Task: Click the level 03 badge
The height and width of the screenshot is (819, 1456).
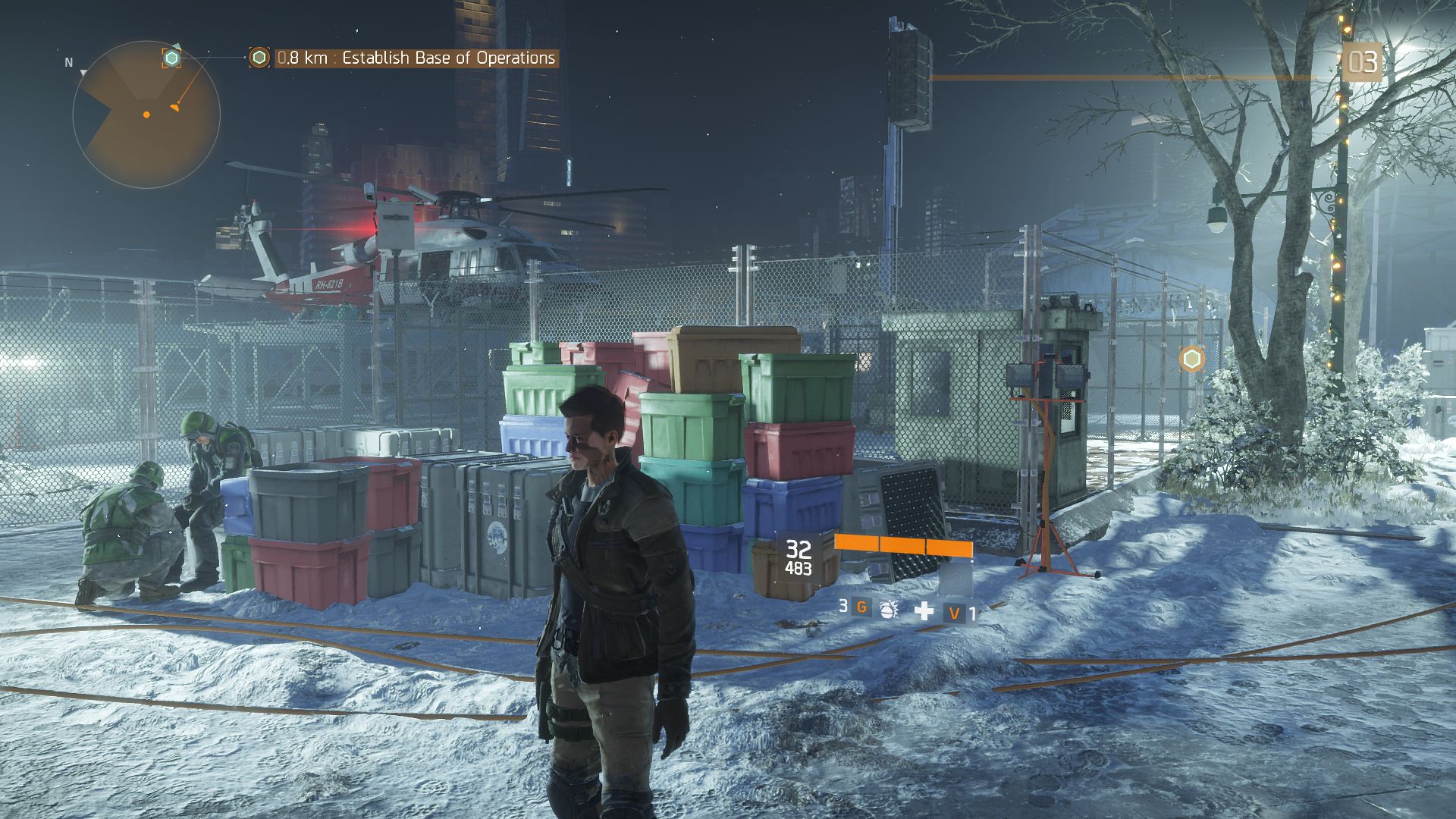Action: [x=1361, y=62]
